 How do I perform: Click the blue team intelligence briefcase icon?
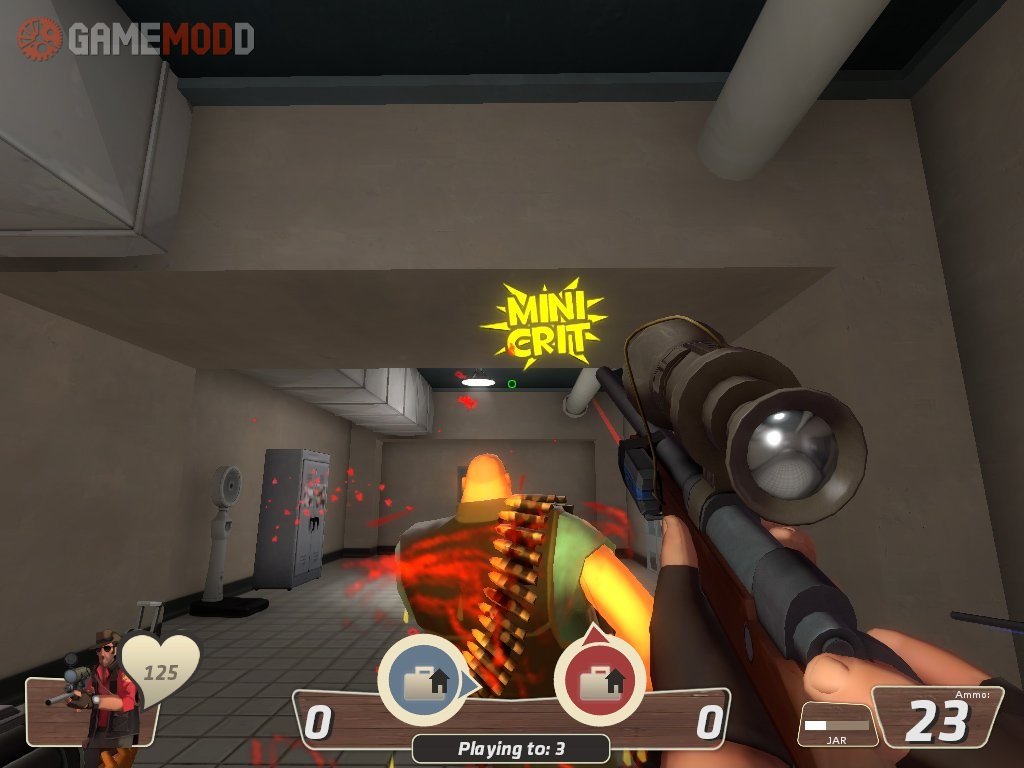point(421,679)
